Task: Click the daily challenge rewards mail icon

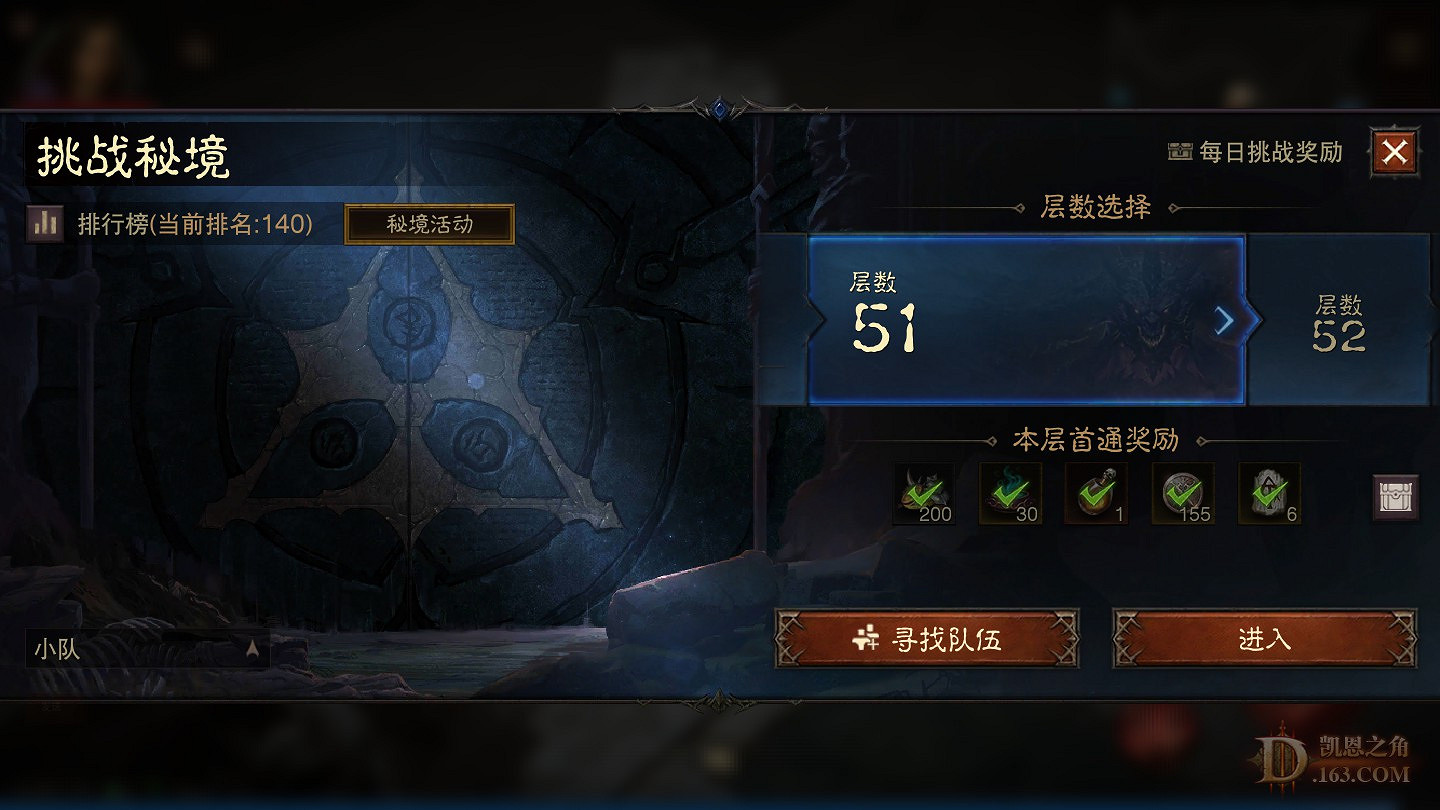Action: coord(1178,152)
